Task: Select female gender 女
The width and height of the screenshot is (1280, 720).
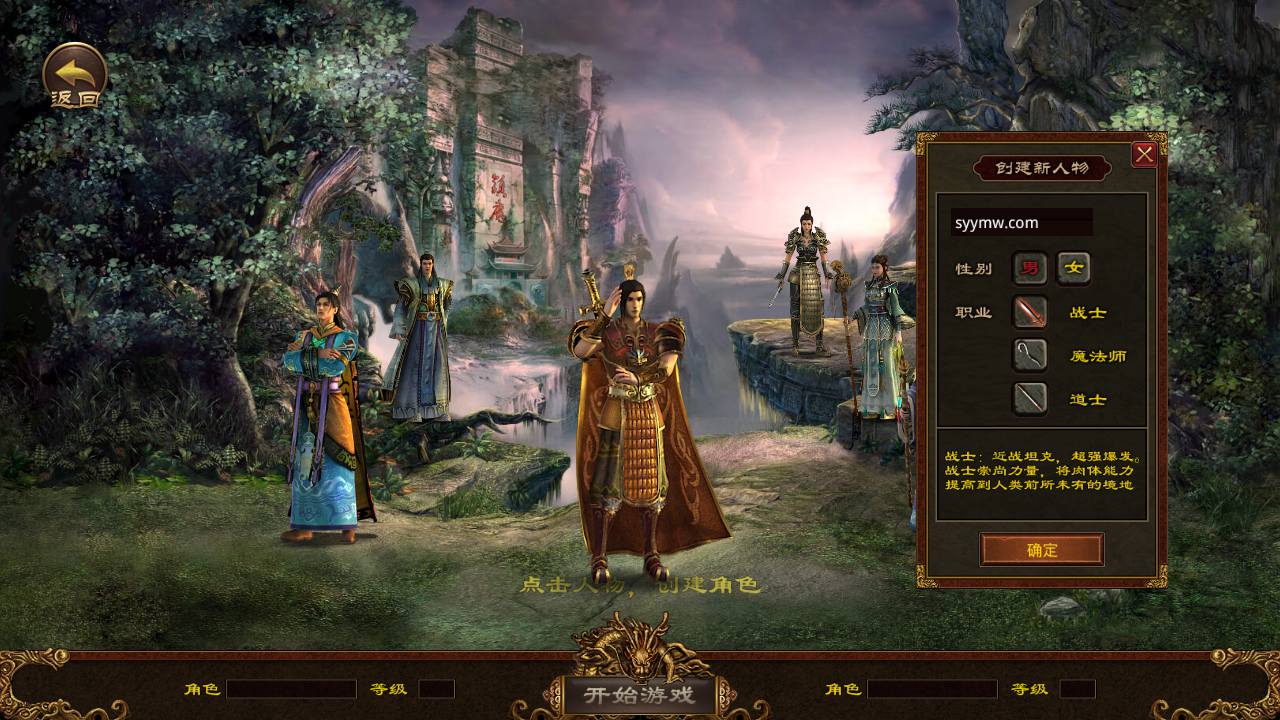Action: [1074, 268]
